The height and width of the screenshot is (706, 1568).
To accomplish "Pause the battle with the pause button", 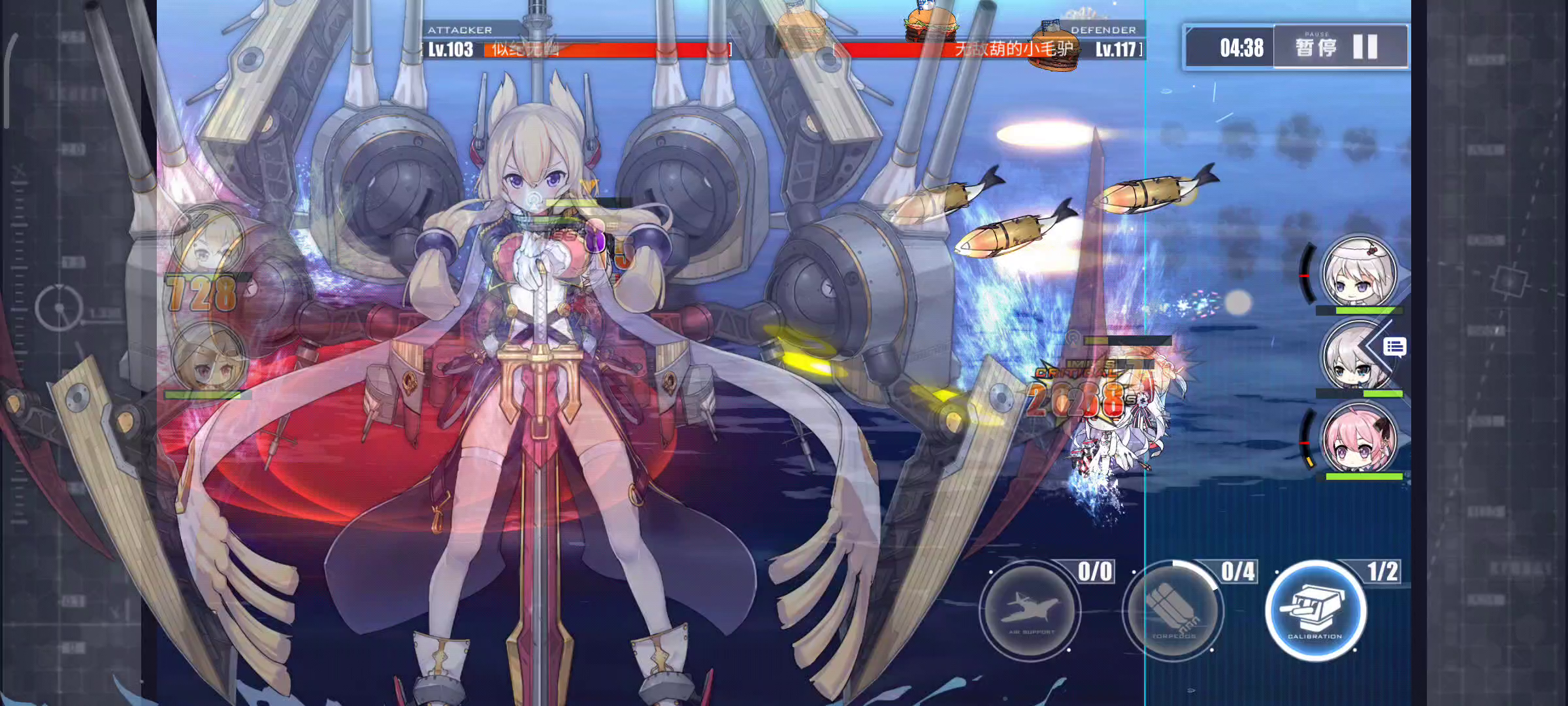I will click(1339, 47).
